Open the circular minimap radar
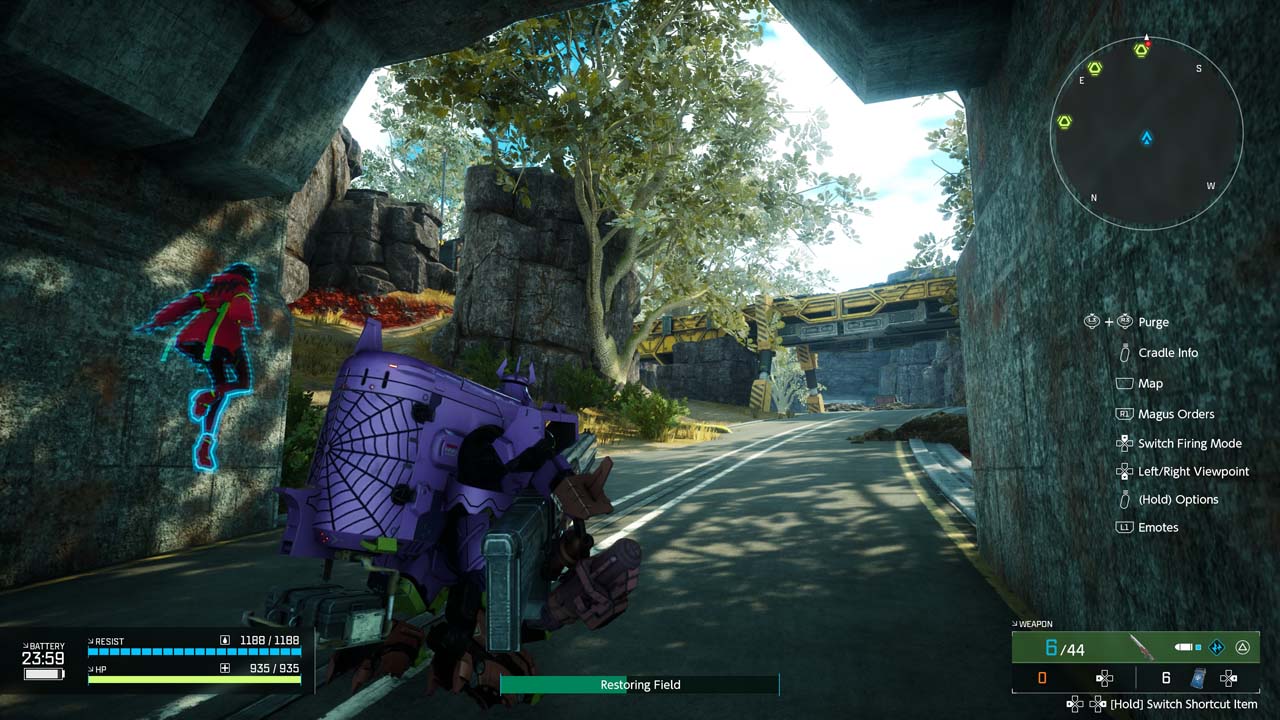The height and width of the screenshot is (720, 1280). [x=1146, y=133]
